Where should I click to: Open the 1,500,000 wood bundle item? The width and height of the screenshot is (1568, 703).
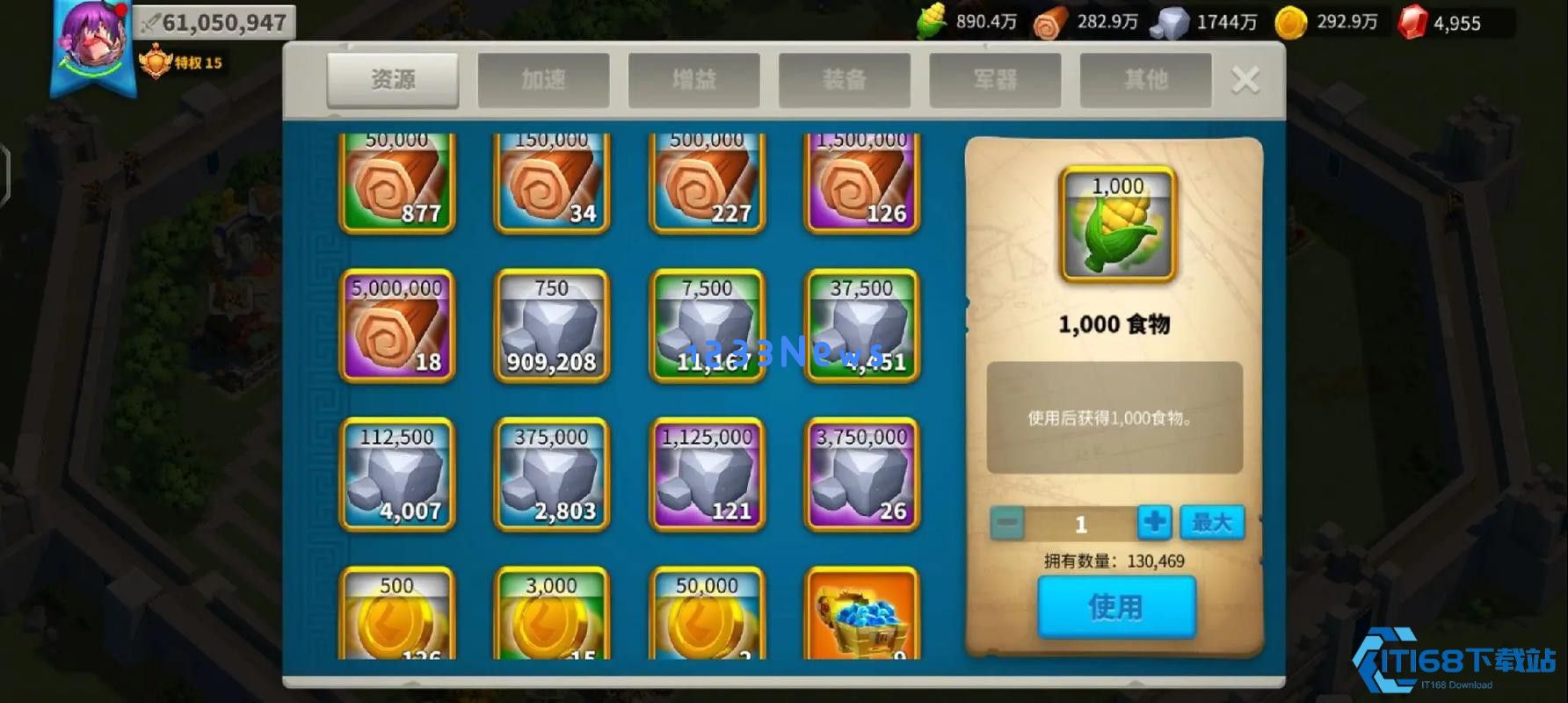(860, 180)
